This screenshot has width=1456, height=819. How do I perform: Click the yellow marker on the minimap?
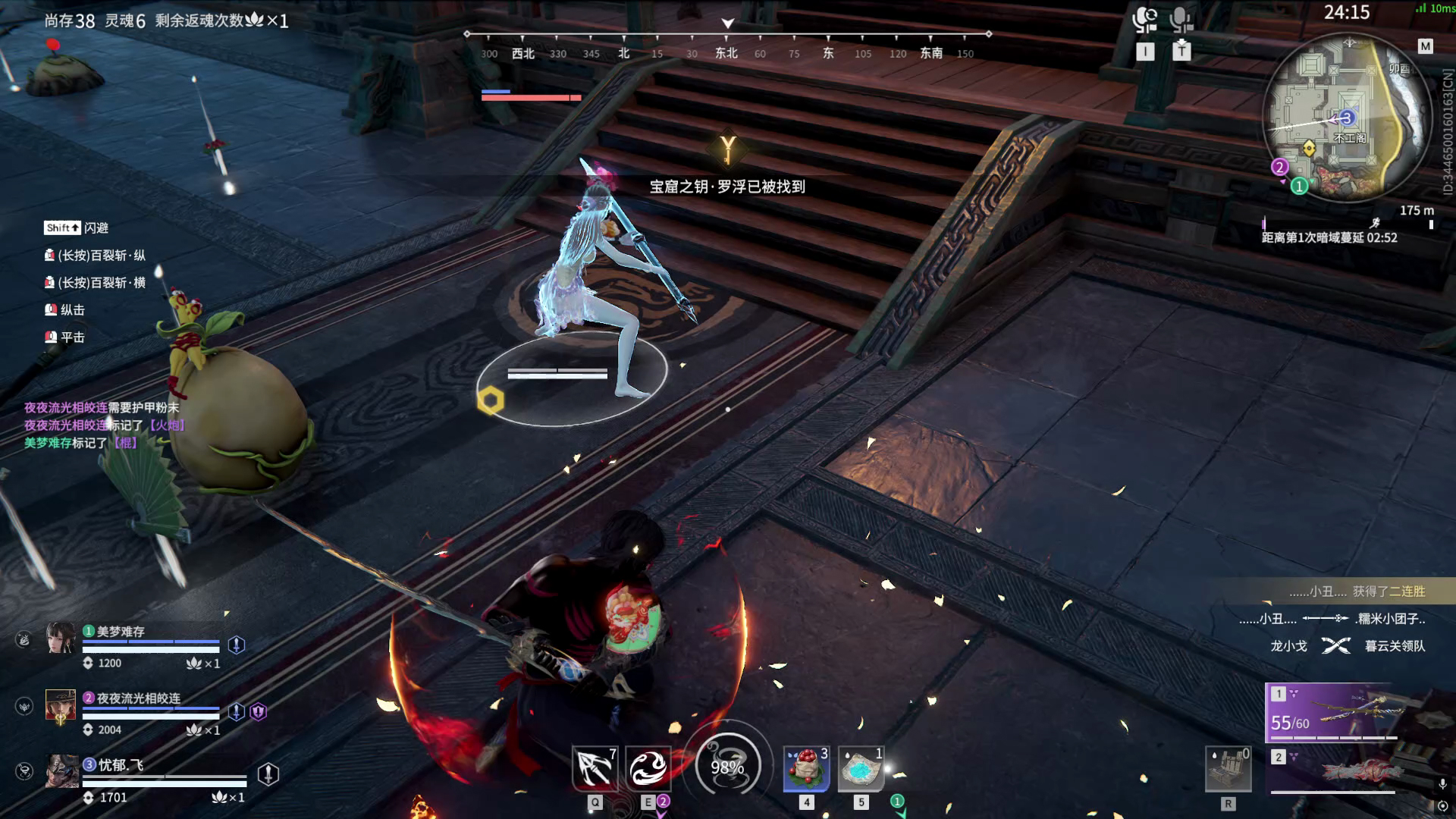1309,147
